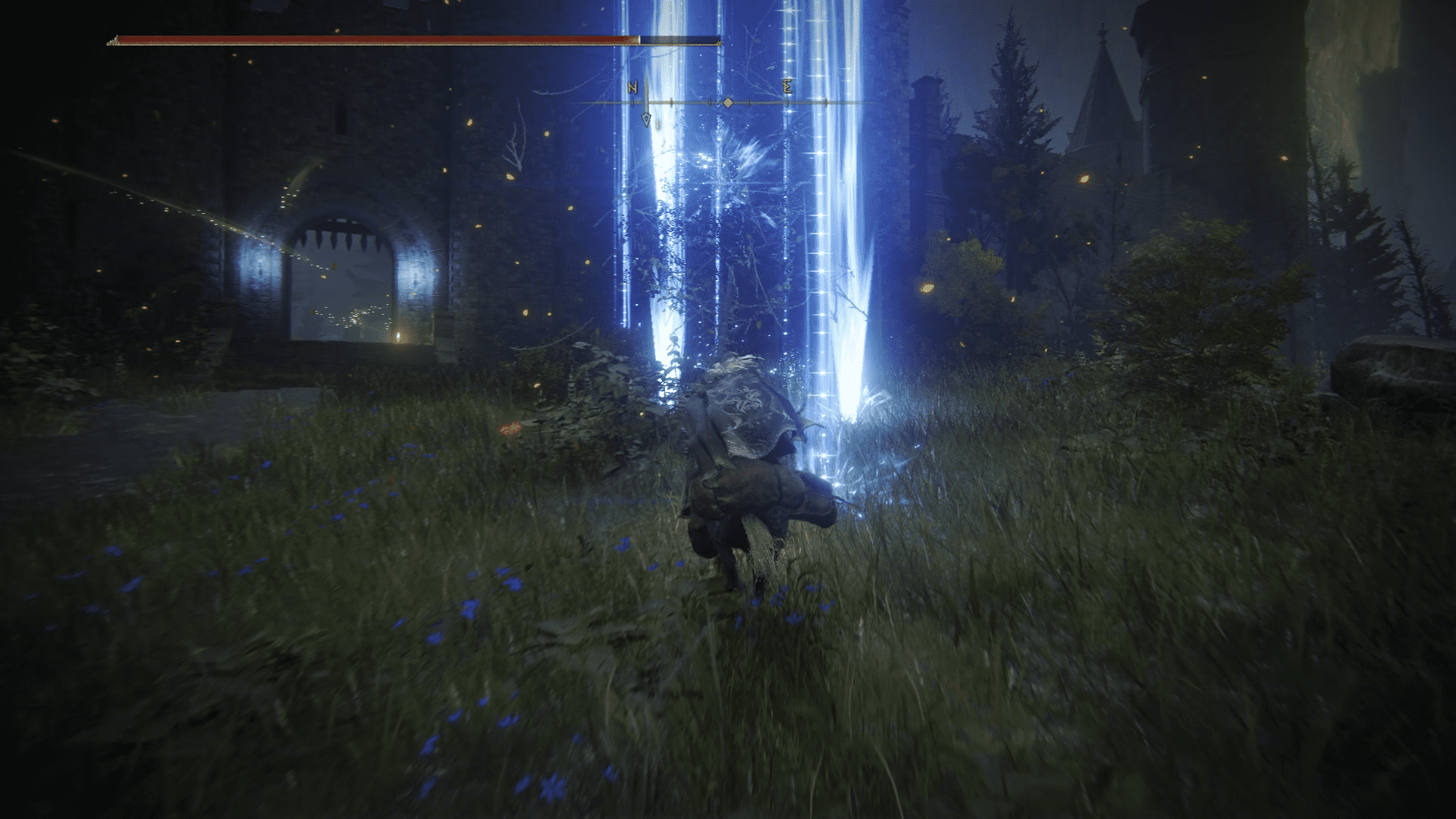Click the N marker on the compass
Screen dimensions: 1456x819
coord(632,88)
